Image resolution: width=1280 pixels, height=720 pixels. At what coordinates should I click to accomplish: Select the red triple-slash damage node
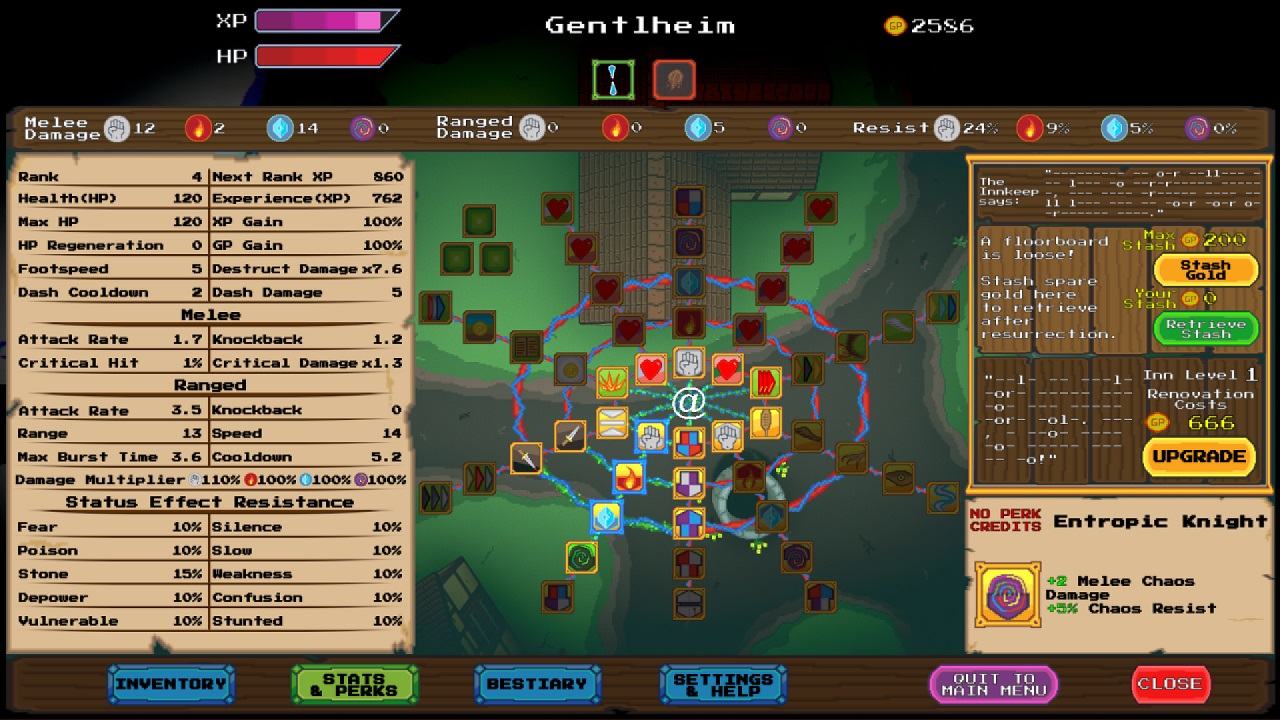coord(765,383)
